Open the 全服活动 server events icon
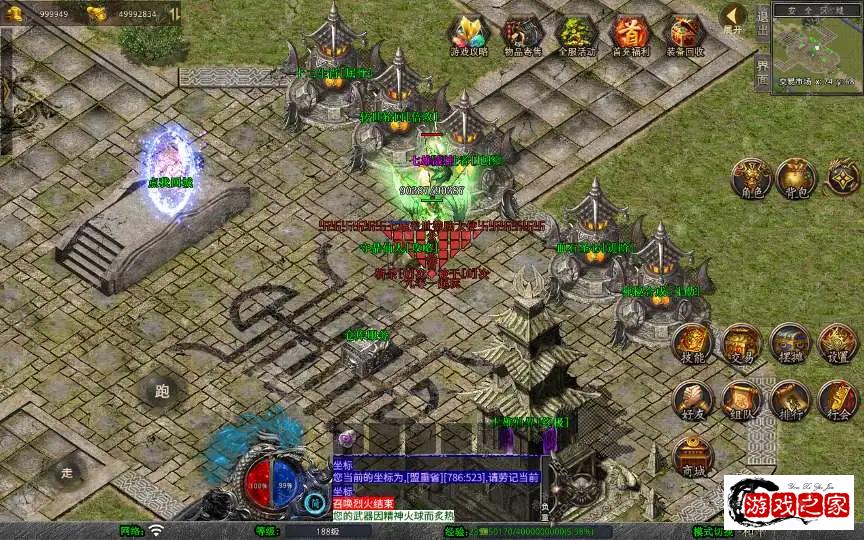Viewport: 864px width, 540px height. pos(576,35)
